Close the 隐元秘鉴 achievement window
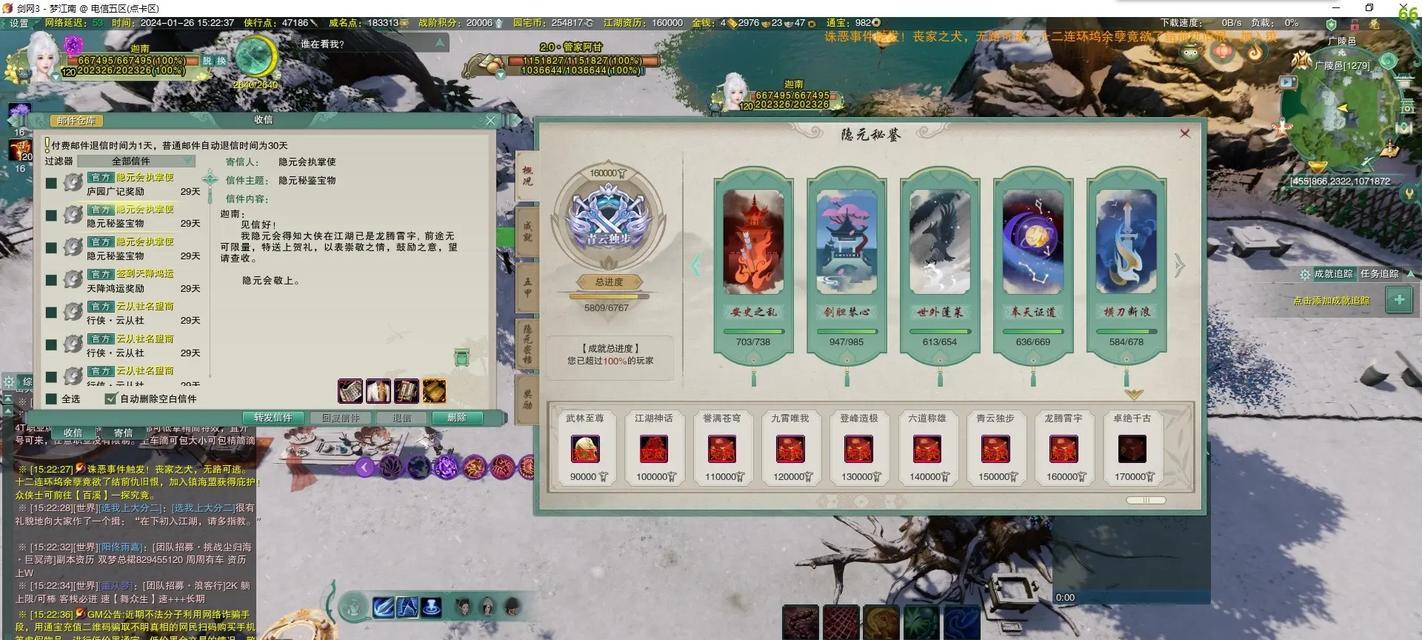1422x640 pixels. [x=1185, y=133]
